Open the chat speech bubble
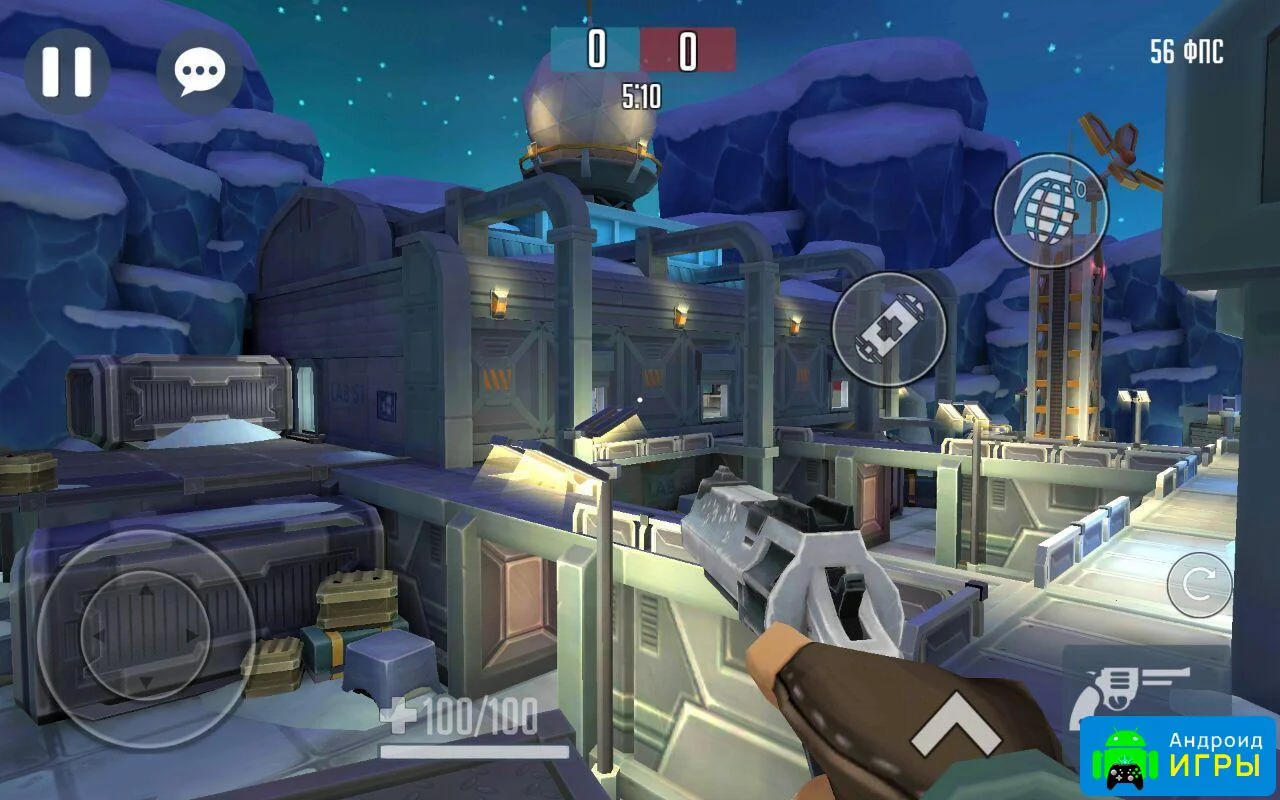The height and width of the screenshot is (800, 1280). coord(200,71)
